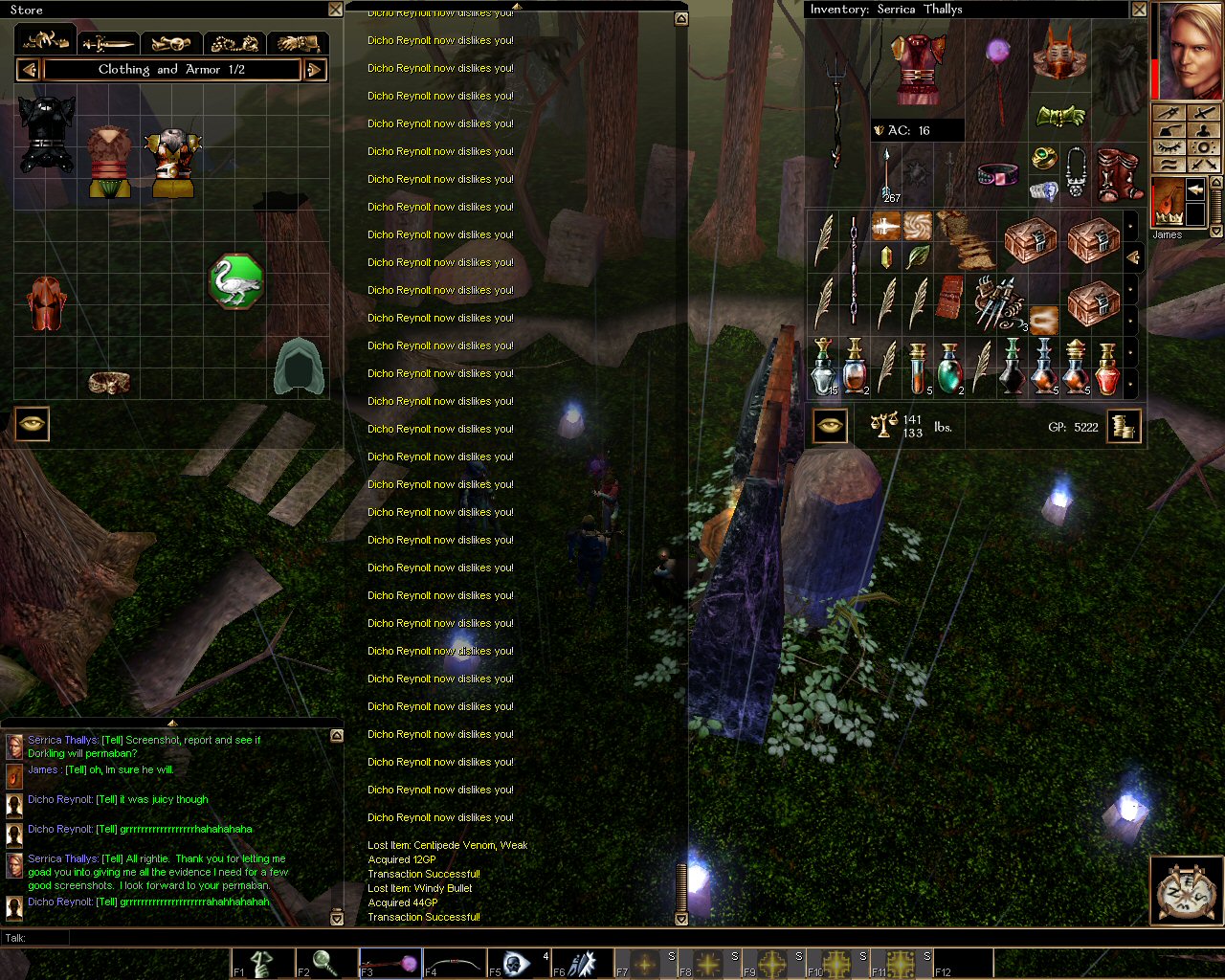Select the equipped red boots slot
1225x980 pixels.
[1118, 174]
